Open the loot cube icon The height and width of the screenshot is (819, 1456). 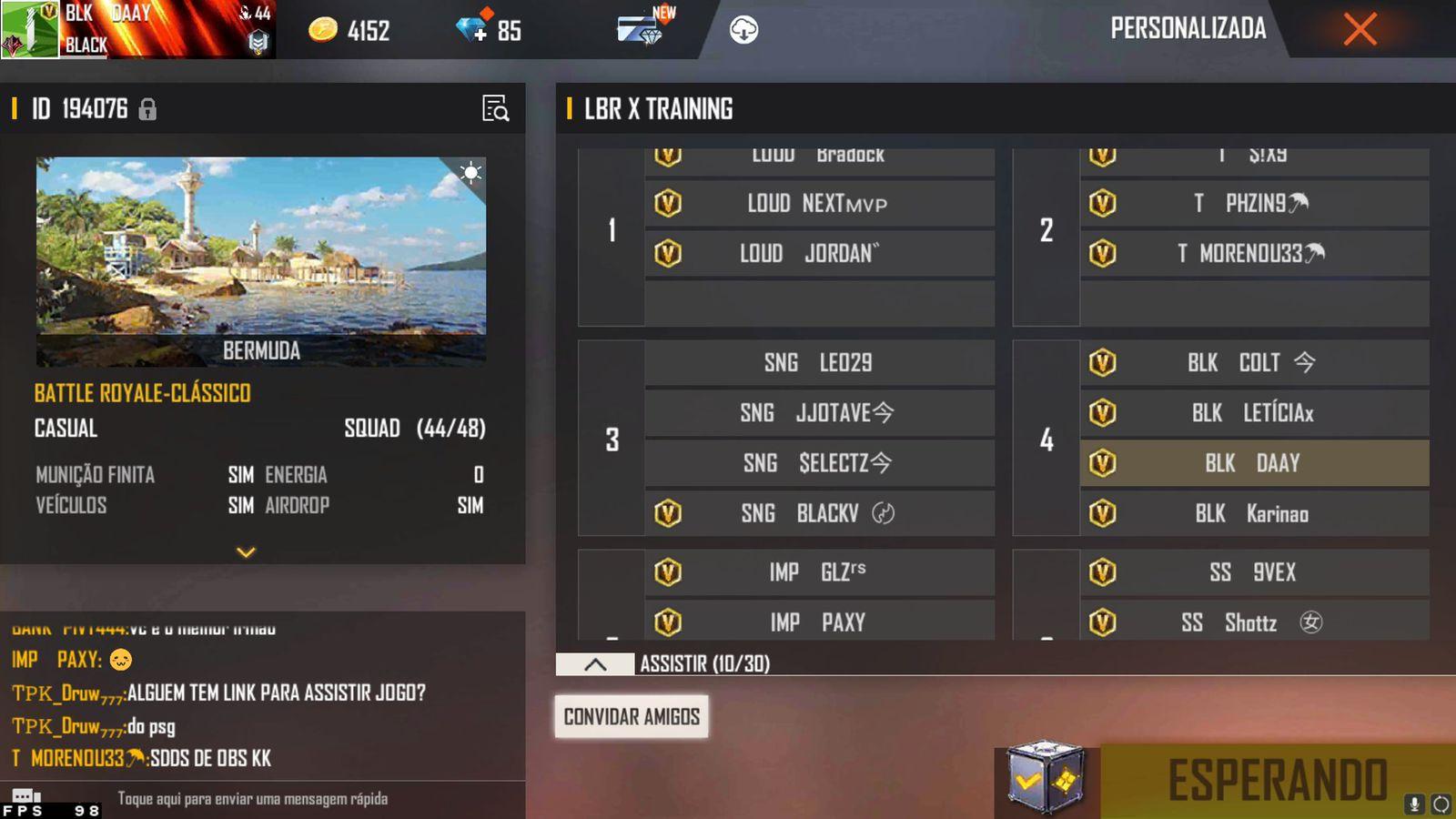point(1046,778)
